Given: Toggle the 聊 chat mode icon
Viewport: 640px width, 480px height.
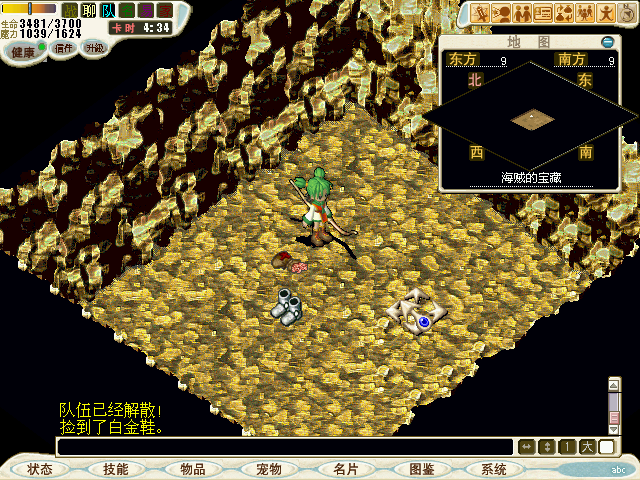Looking at the screenshot, I should 89,11.
